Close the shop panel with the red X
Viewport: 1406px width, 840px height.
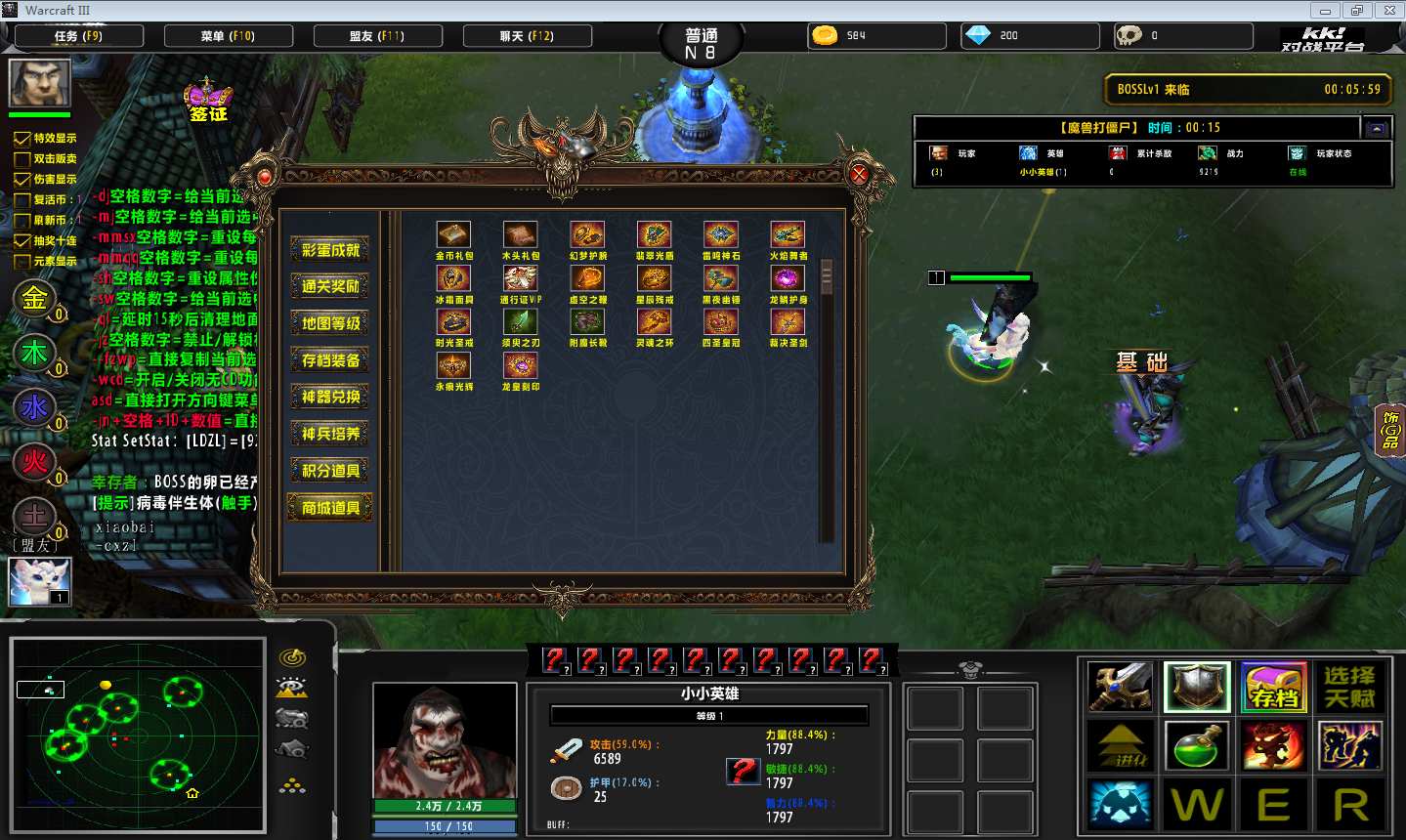[x=859, y=175]
